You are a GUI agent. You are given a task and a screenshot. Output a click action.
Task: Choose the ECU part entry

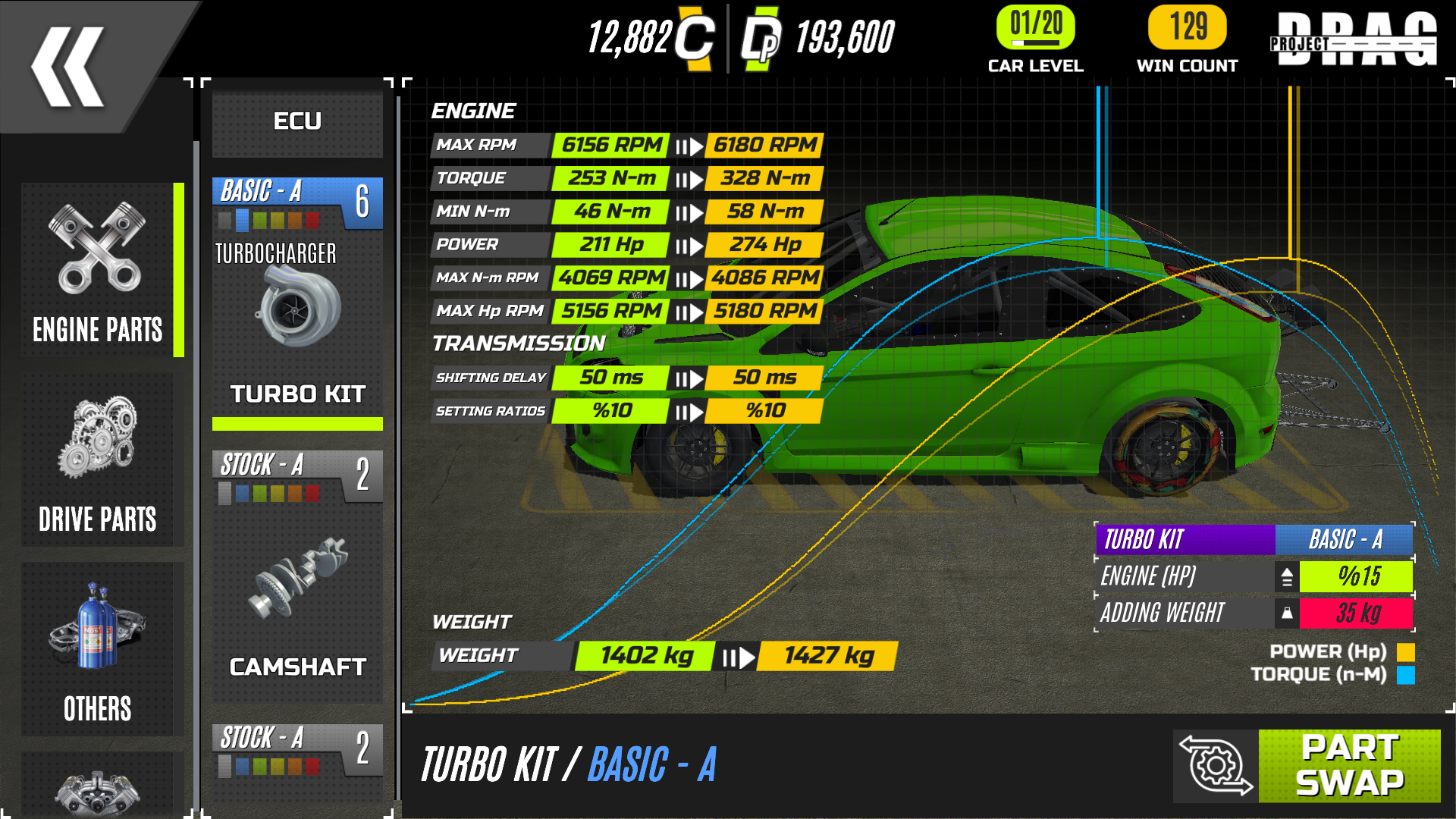[x=297, y=121]
